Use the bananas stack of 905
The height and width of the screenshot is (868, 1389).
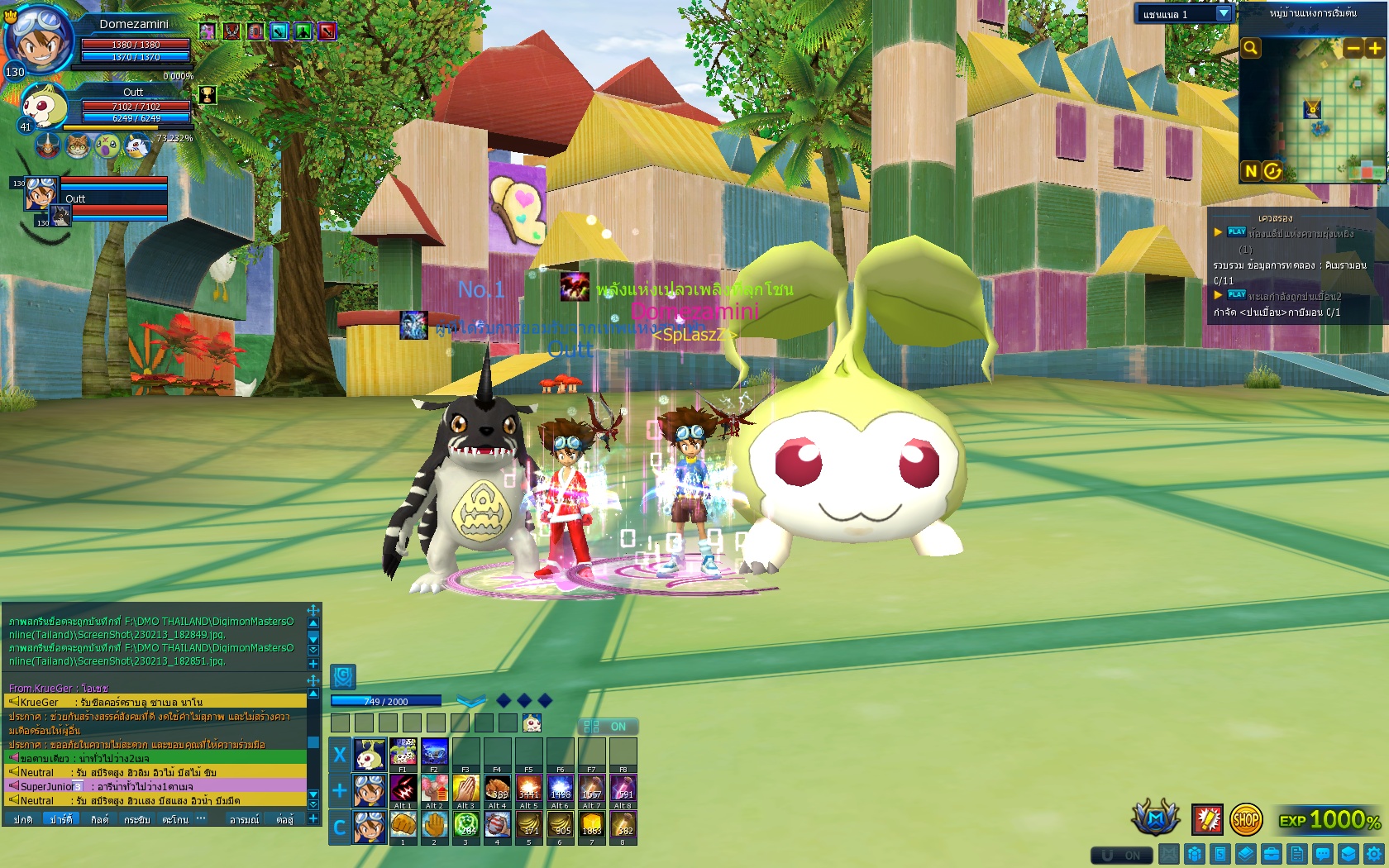(x=561, y=825)
